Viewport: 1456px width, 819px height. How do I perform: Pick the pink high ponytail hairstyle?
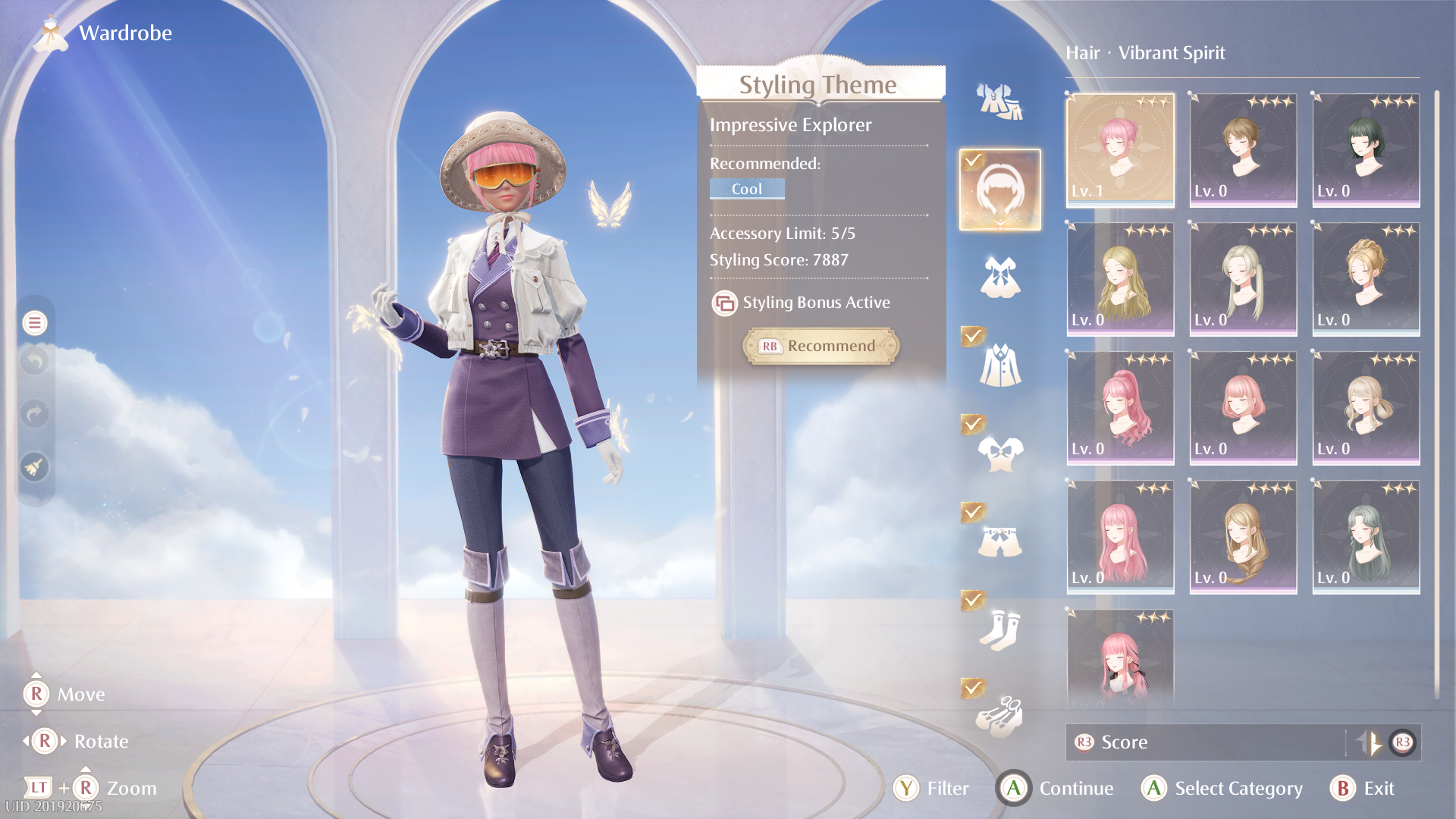click(1120, 407)
